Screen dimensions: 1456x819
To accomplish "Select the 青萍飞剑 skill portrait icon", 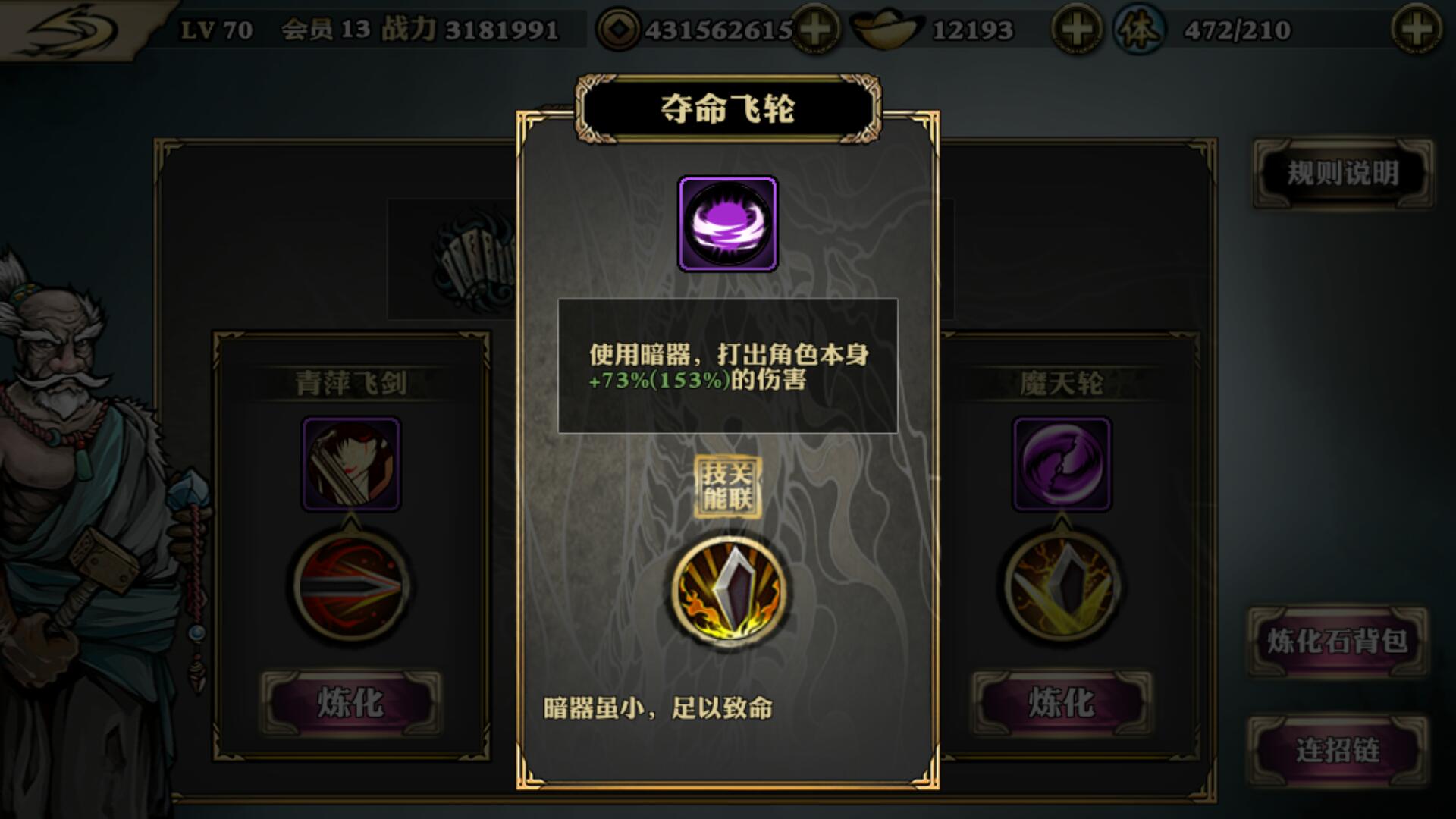I will tap(351, 464).
